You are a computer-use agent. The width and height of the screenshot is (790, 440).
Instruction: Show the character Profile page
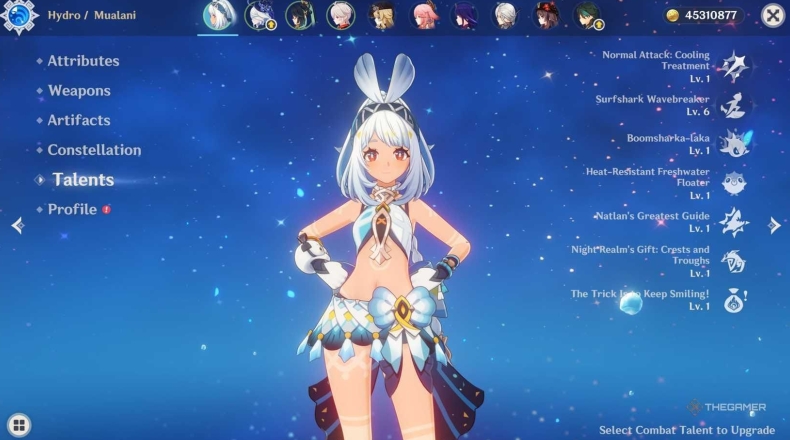click(x=72, y=209)
